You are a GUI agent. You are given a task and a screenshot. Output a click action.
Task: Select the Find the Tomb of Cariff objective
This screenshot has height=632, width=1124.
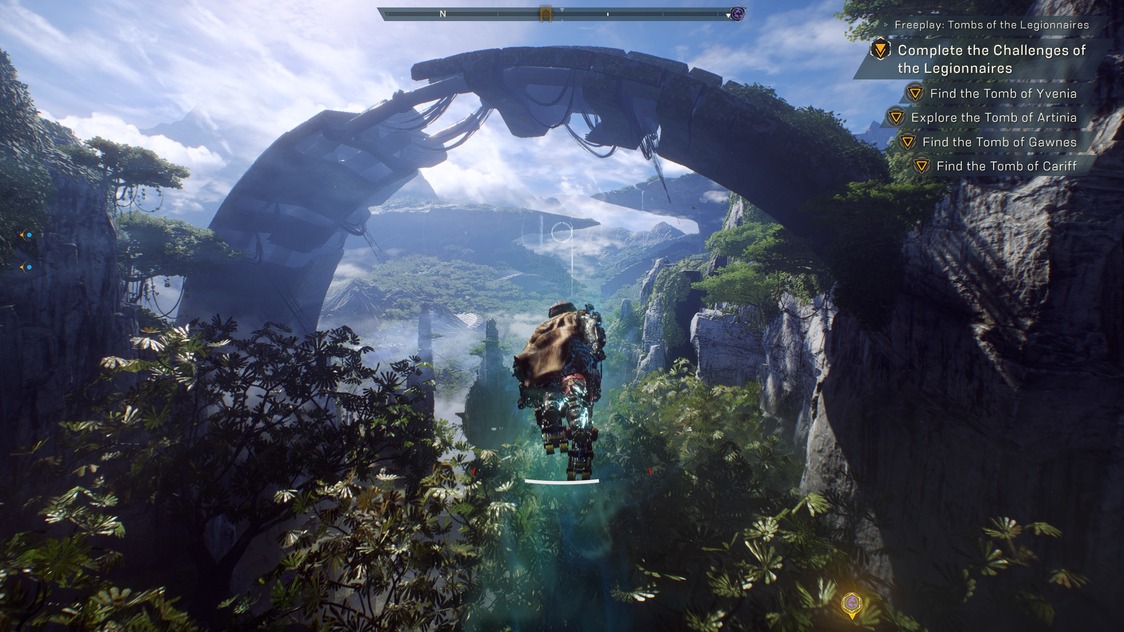click(1006, 166)
